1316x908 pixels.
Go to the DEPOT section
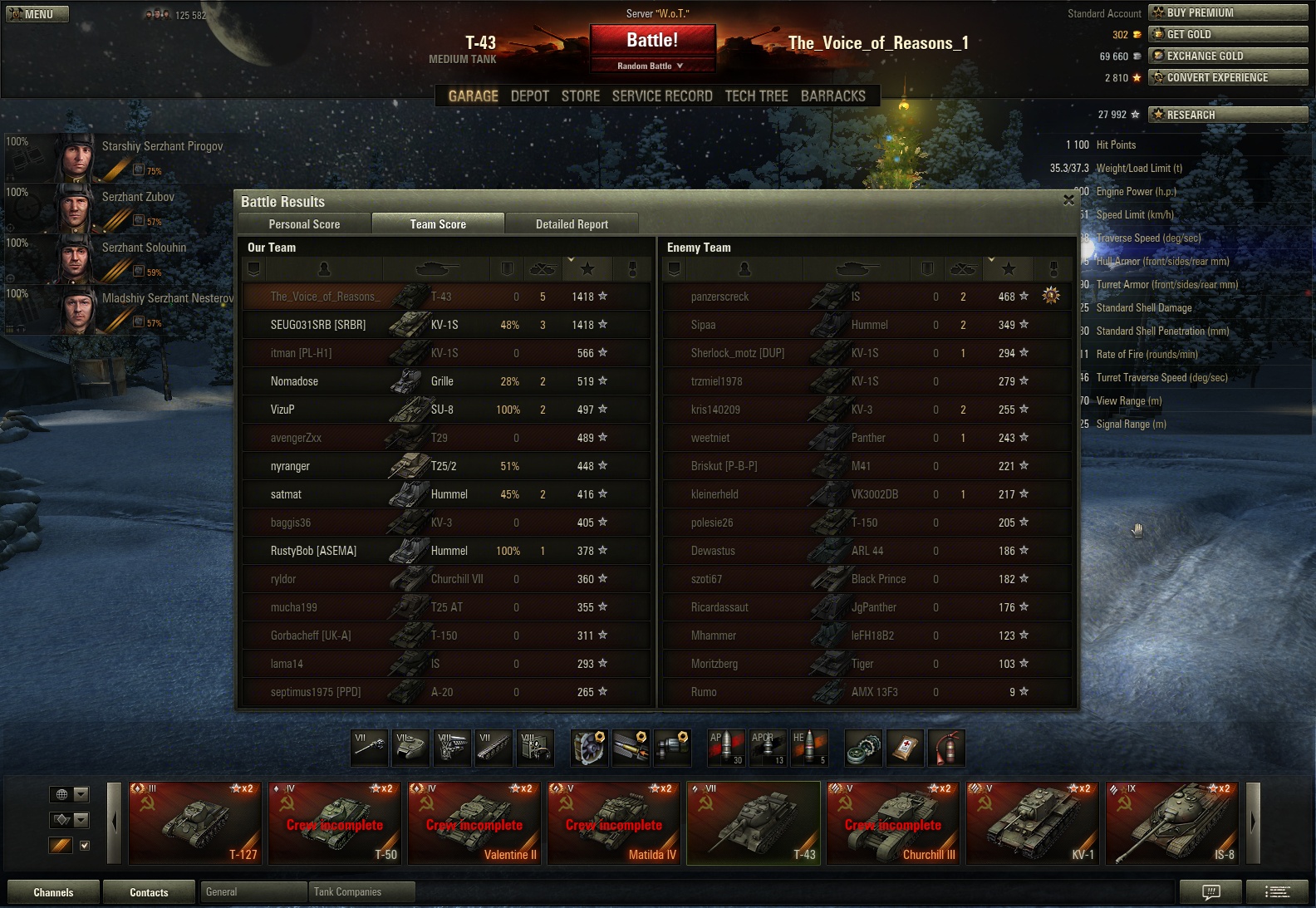[x=529, y=96]
